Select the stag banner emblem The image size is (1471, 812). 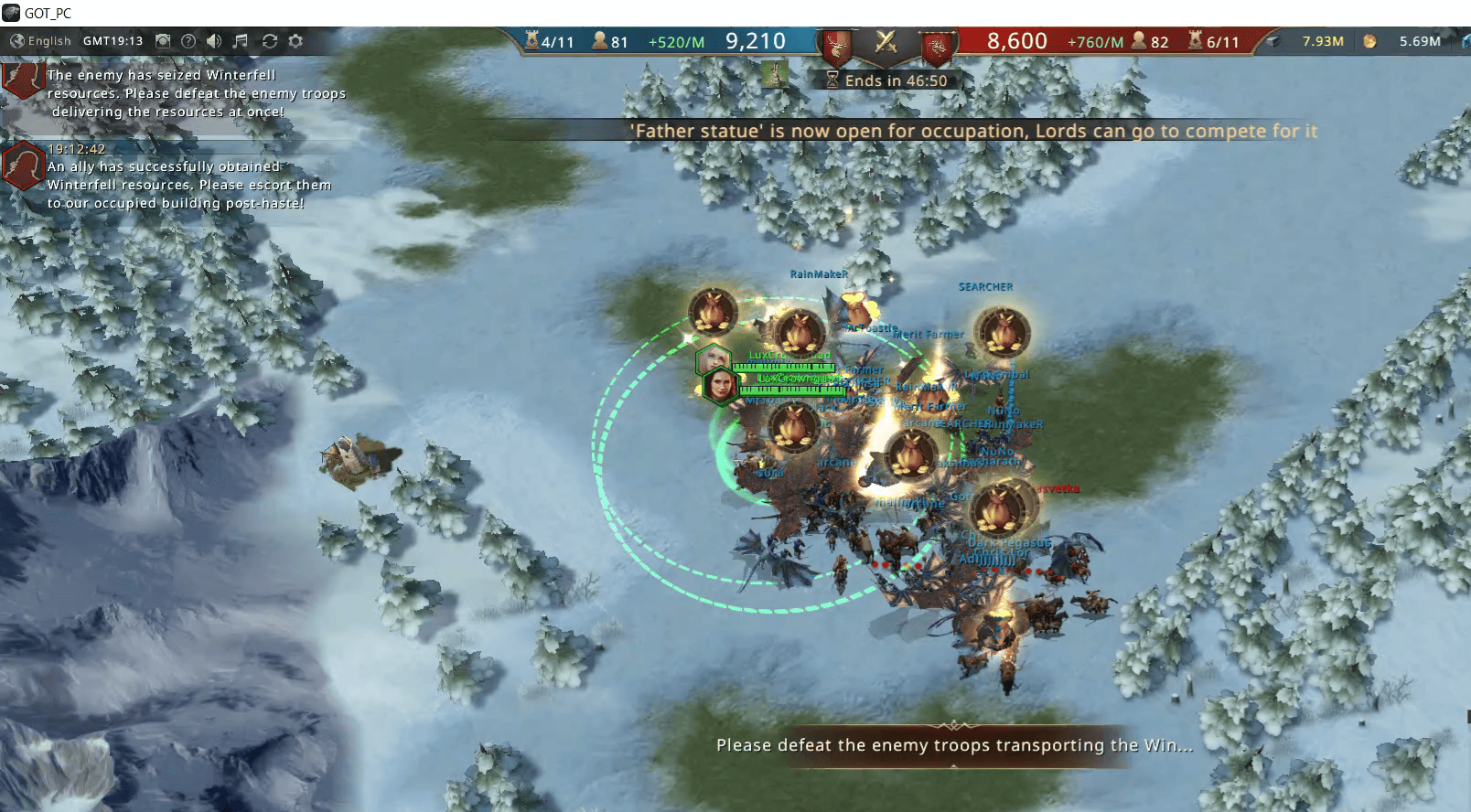(x=835, y=46)
